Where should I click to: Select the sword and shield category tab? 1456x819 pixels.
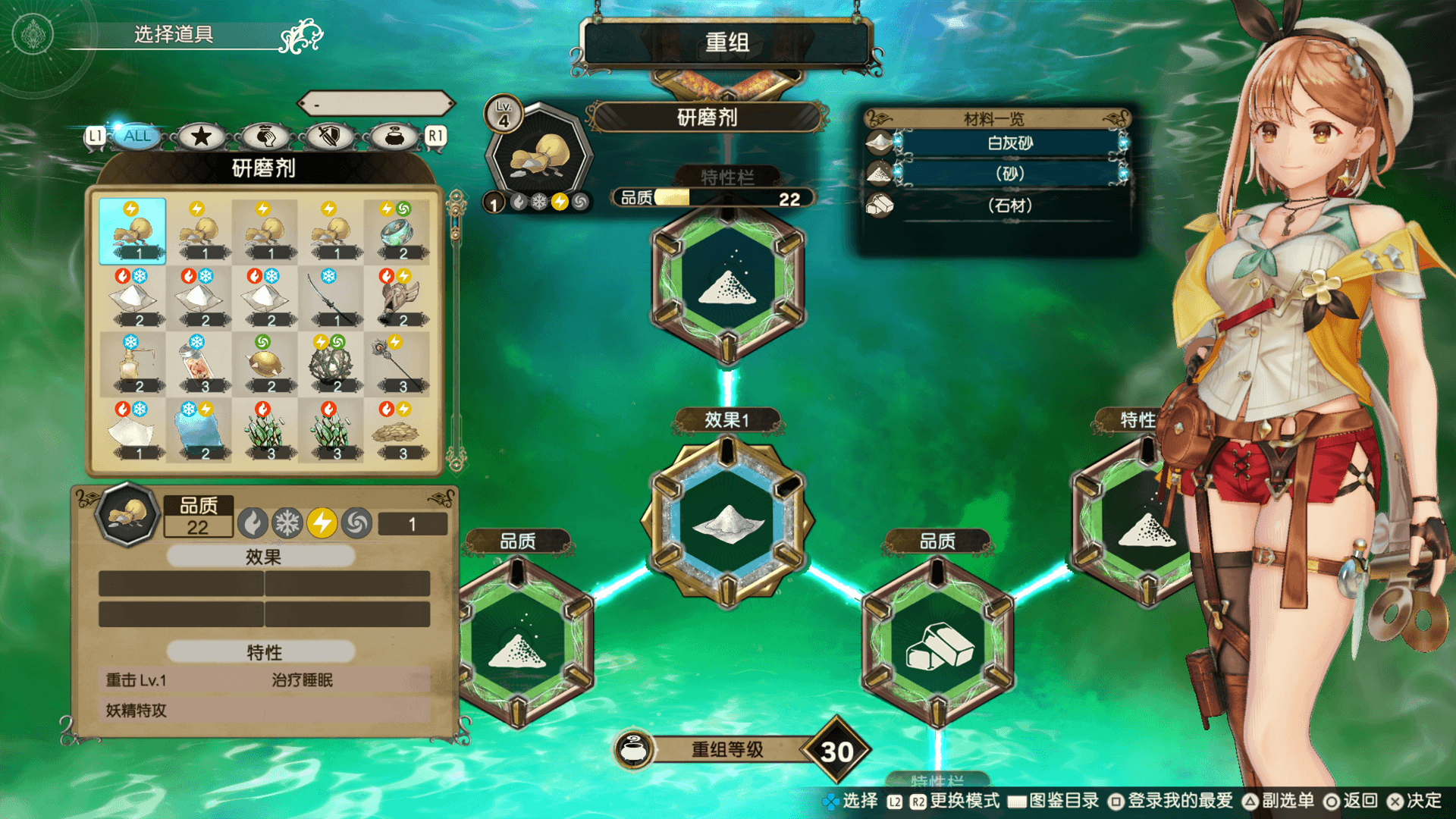[329, 136]
